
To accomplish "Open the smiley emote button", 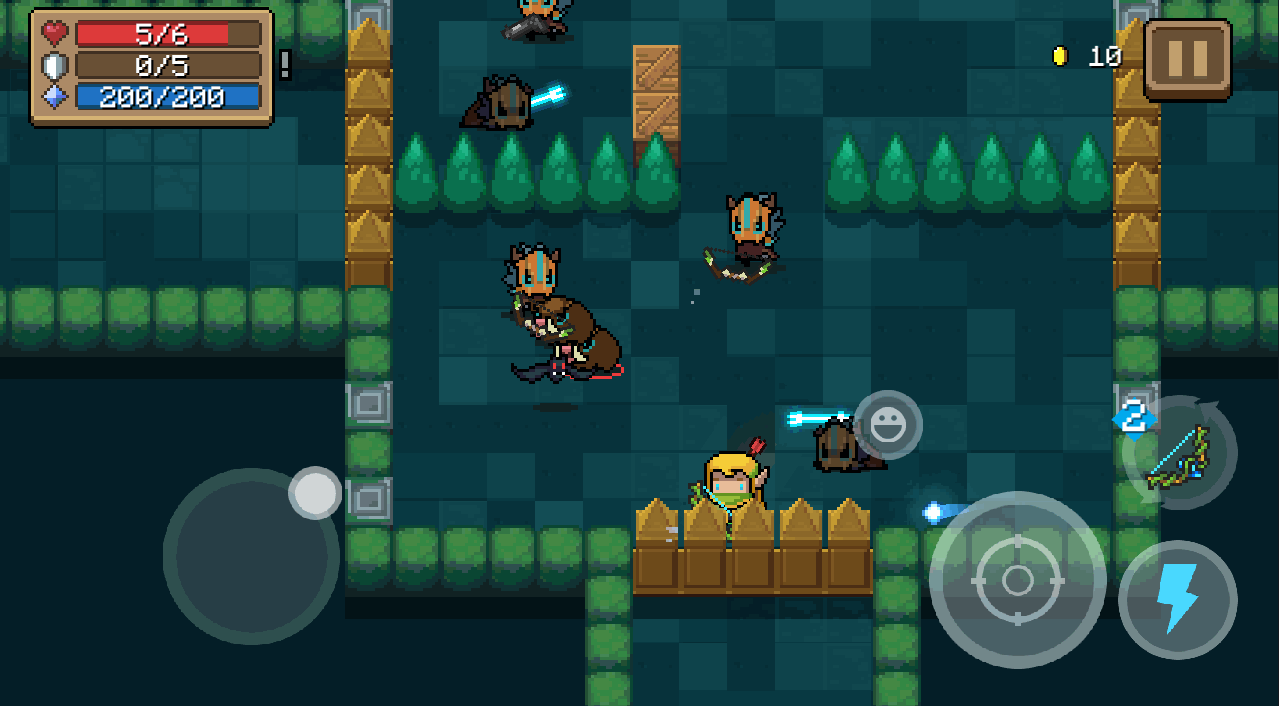I will [x=887, y=425].
